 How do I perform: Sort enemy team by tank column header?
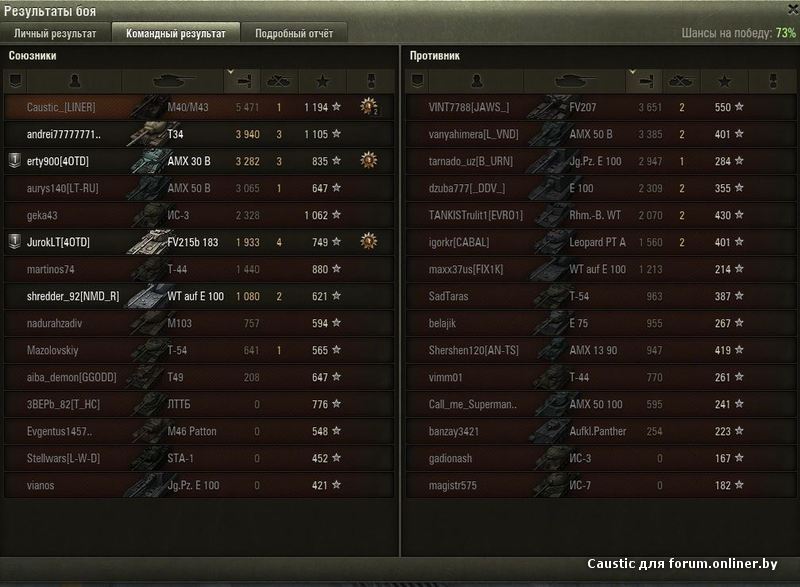pos(574,80)
